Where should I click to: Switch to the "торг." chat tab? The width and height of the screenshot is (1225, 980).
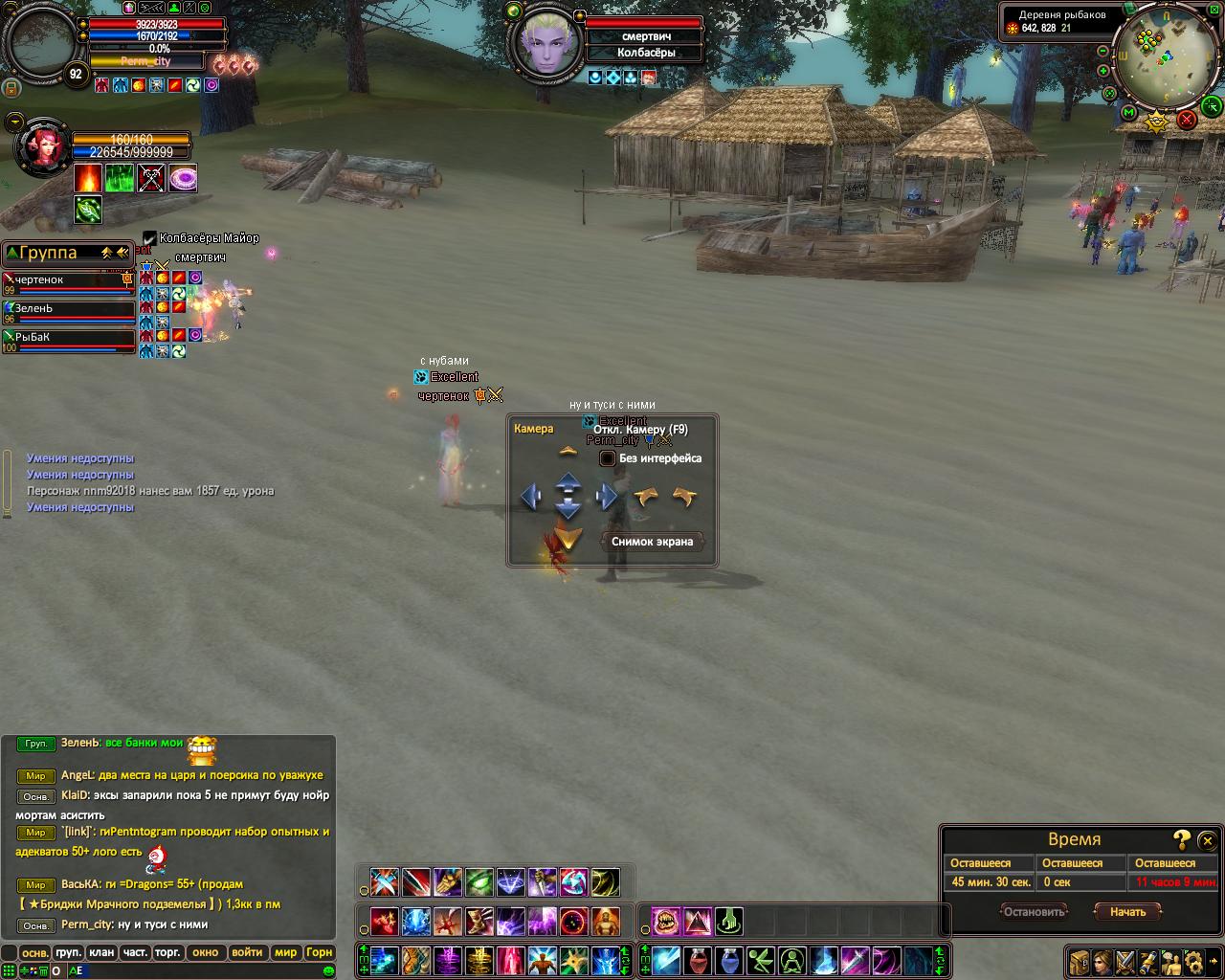click(x=168, y=952)
